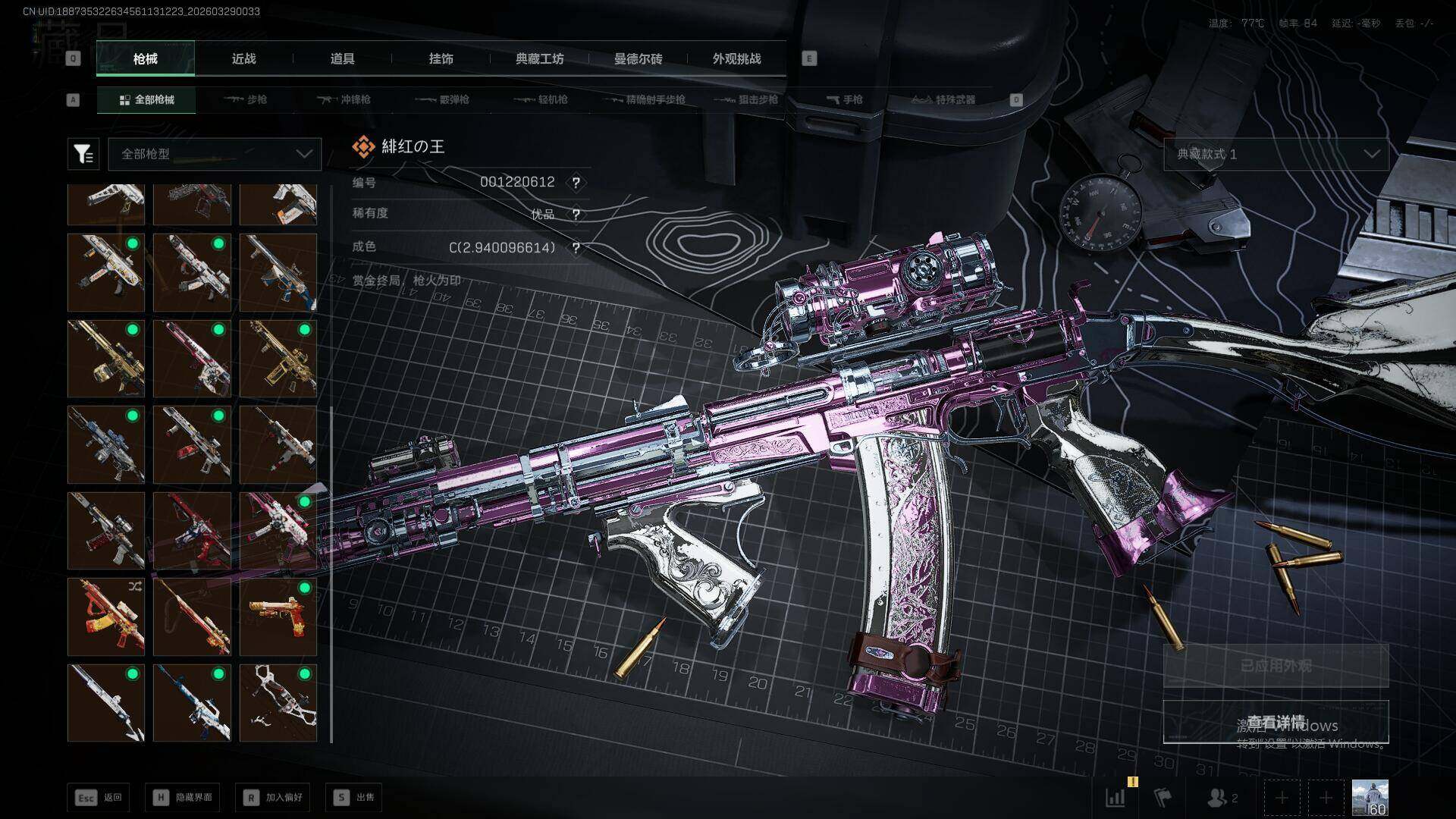Select the 挂饰 charms tab
This screenshot has height=819, width=1456.
point(441,58)
